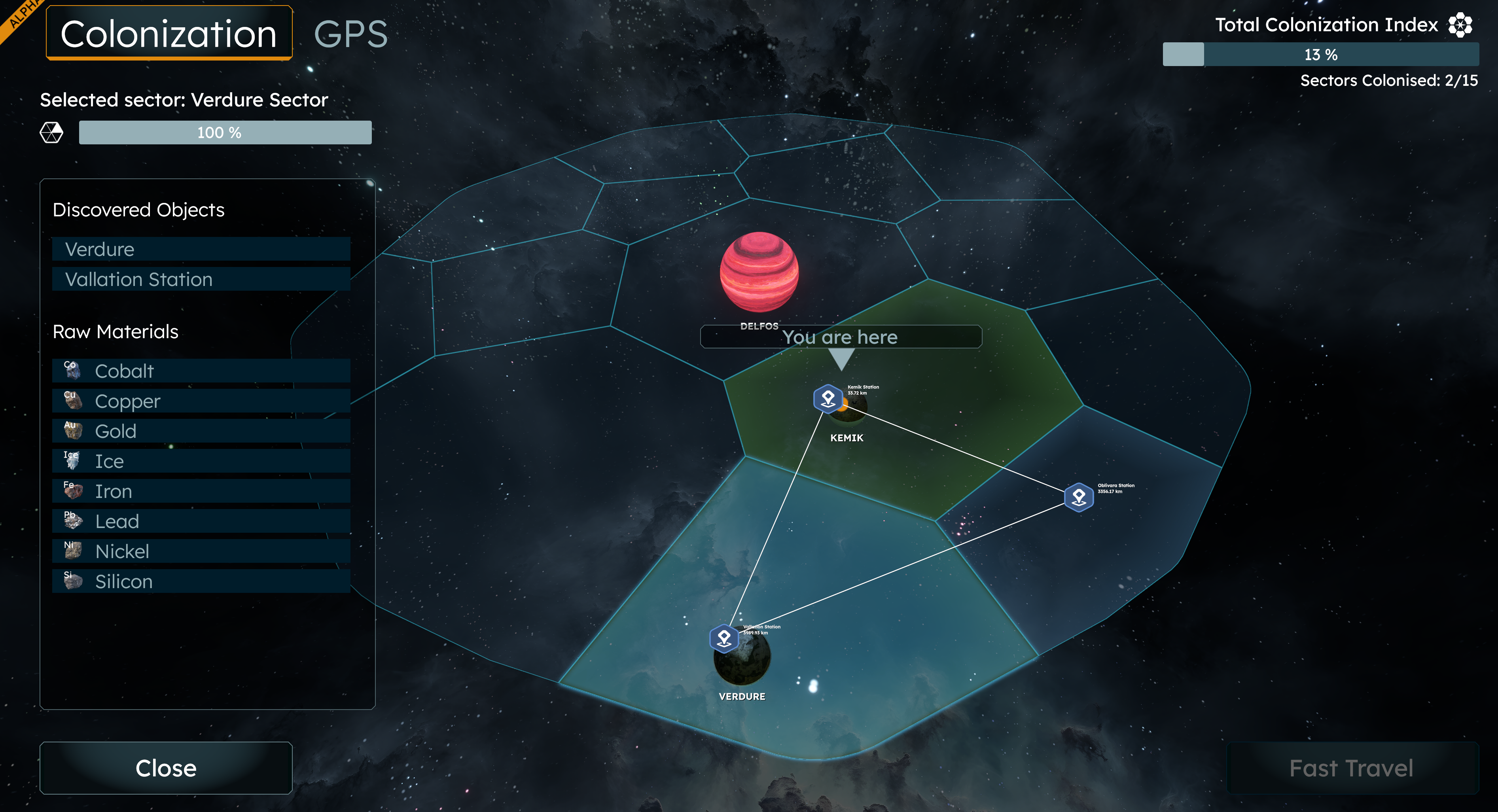Choose the Nickel material row
Screen dimensions: 1498x812
click(x=201, y=551)
